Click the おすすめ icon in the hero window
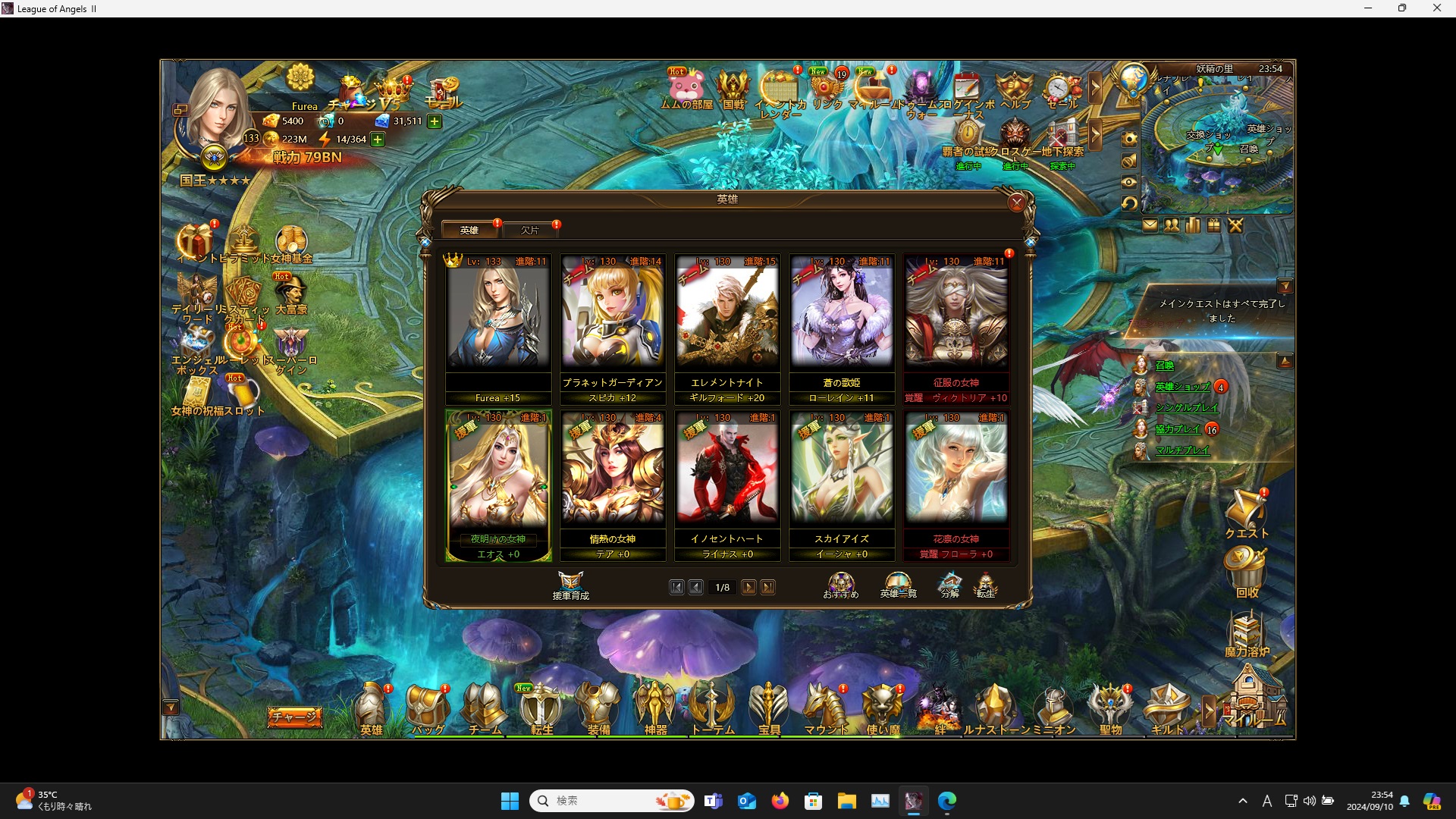This screenshot has width=1456, height=819. (x=840, y=584)
